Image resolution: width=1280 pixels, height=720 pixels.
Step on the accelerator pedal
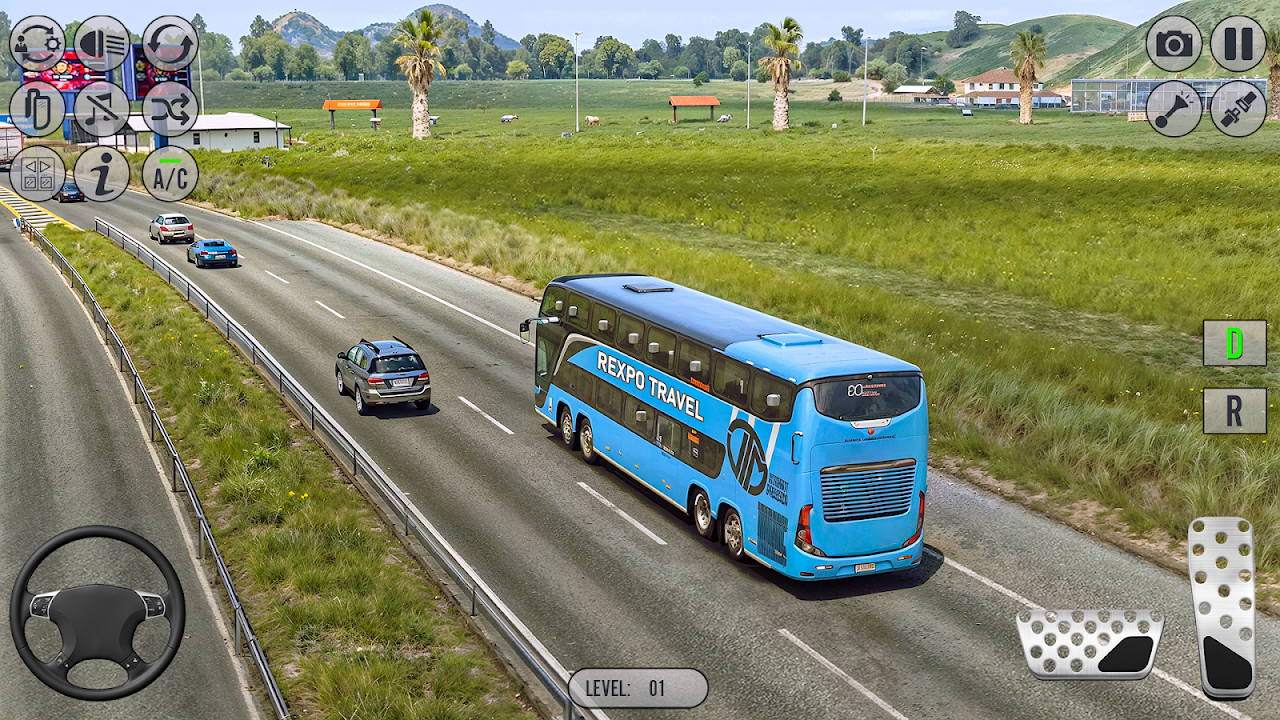coord(1222,606)
